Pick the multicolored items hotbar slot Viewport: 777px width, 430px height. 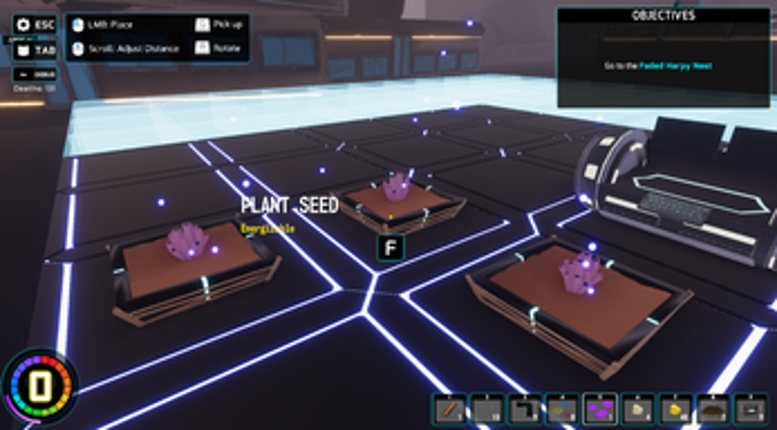click(562, 408)
